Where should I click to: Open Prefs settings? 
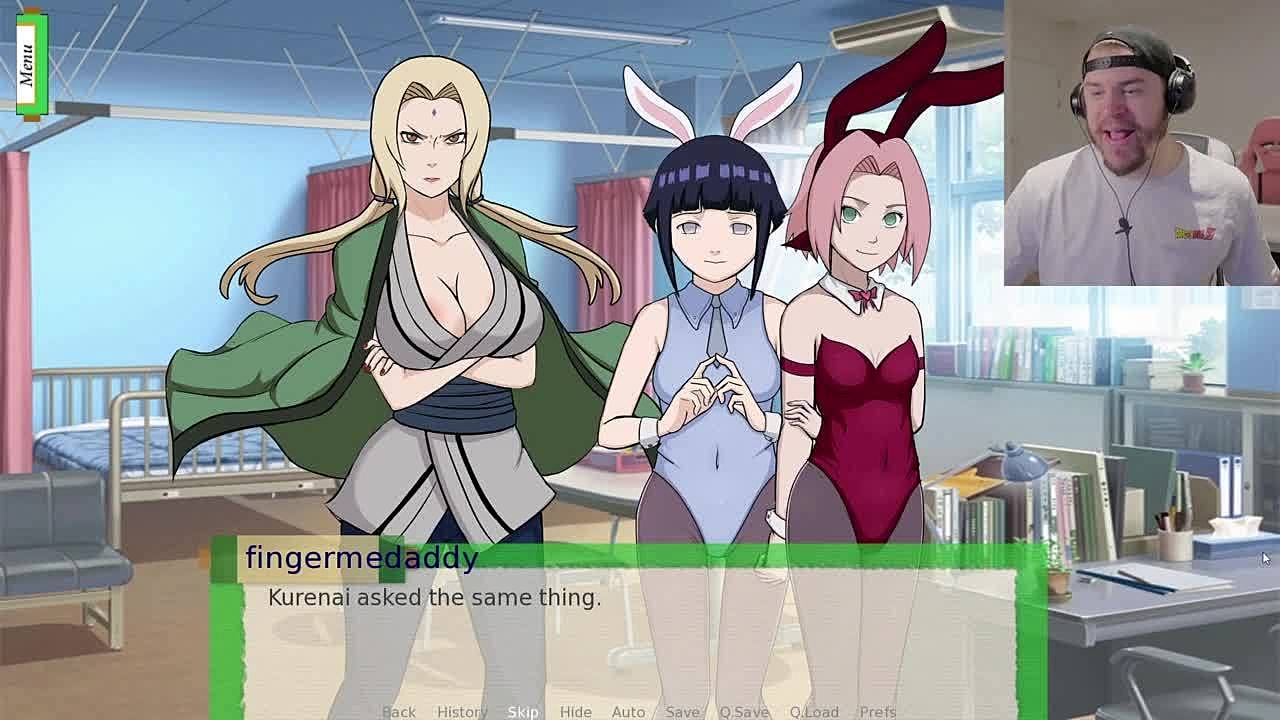878,711
